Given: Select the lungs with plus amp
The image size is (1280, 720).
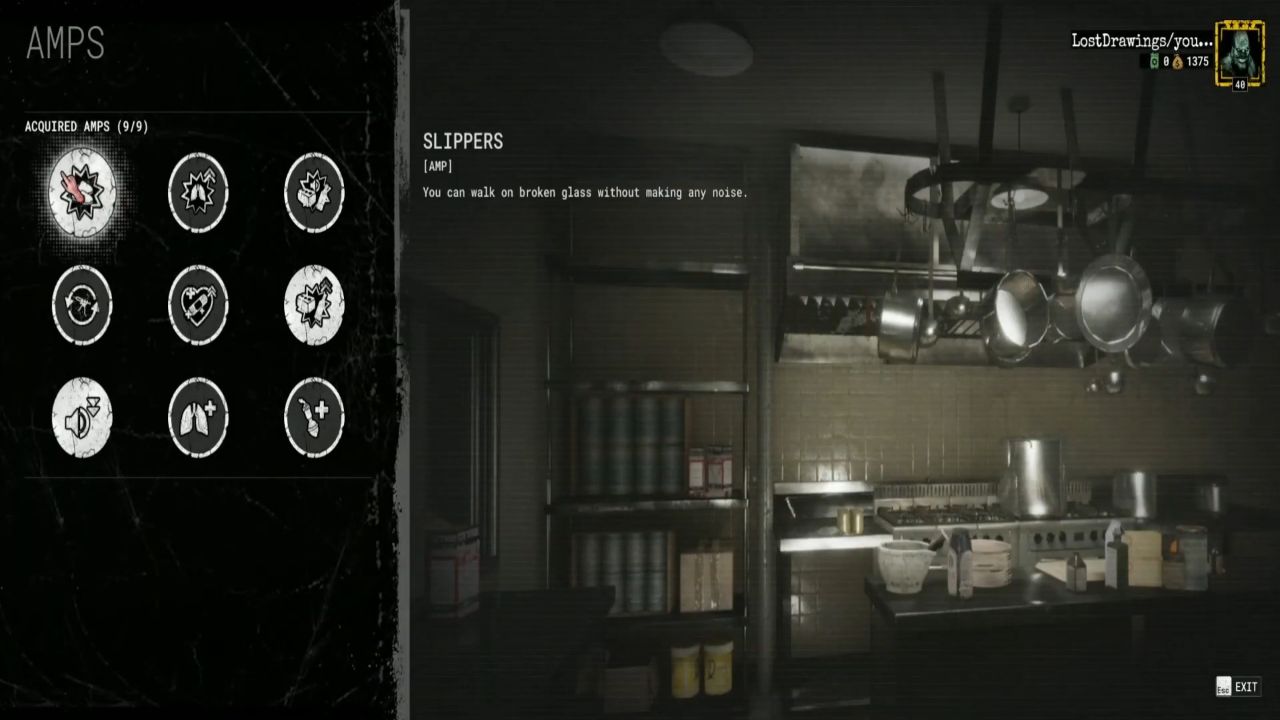Looking at the screenshot, I should click(198, 417).
